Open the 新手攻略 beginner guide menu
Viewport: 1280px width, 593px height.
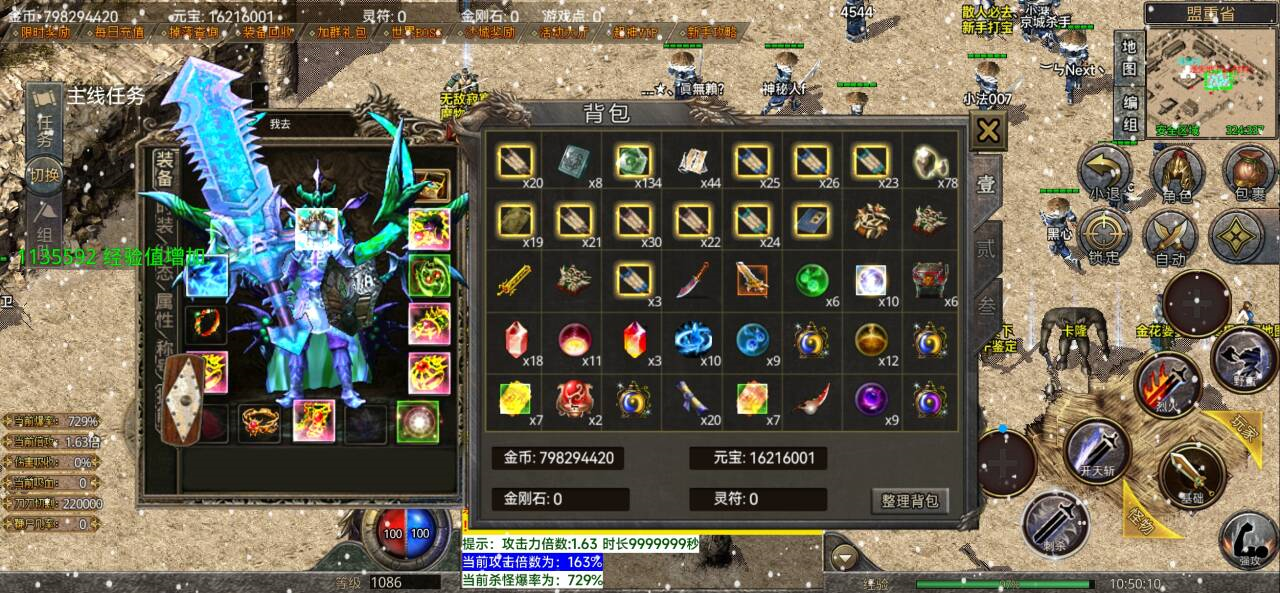712,32
